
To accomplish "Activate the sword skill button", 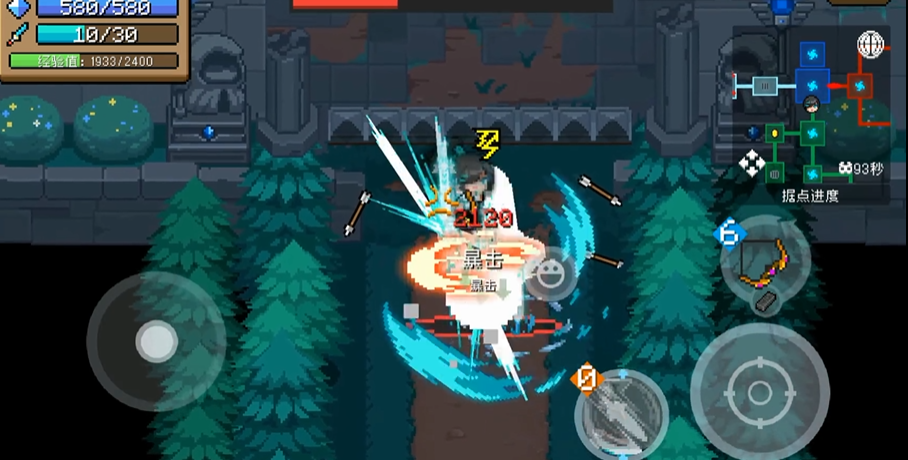I will pyautogui.click(x=622, y=413).
